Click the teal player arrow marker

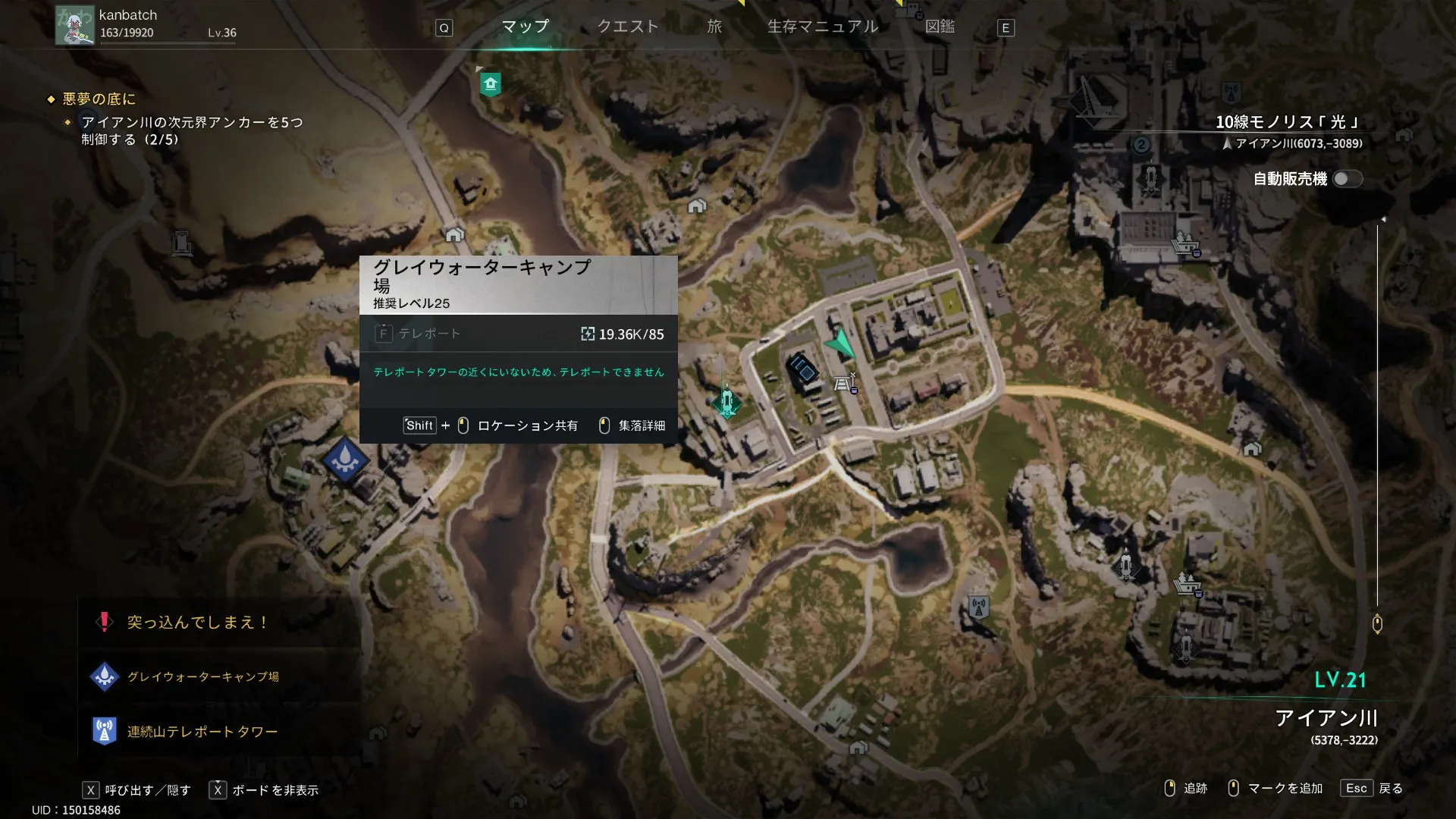840,344
